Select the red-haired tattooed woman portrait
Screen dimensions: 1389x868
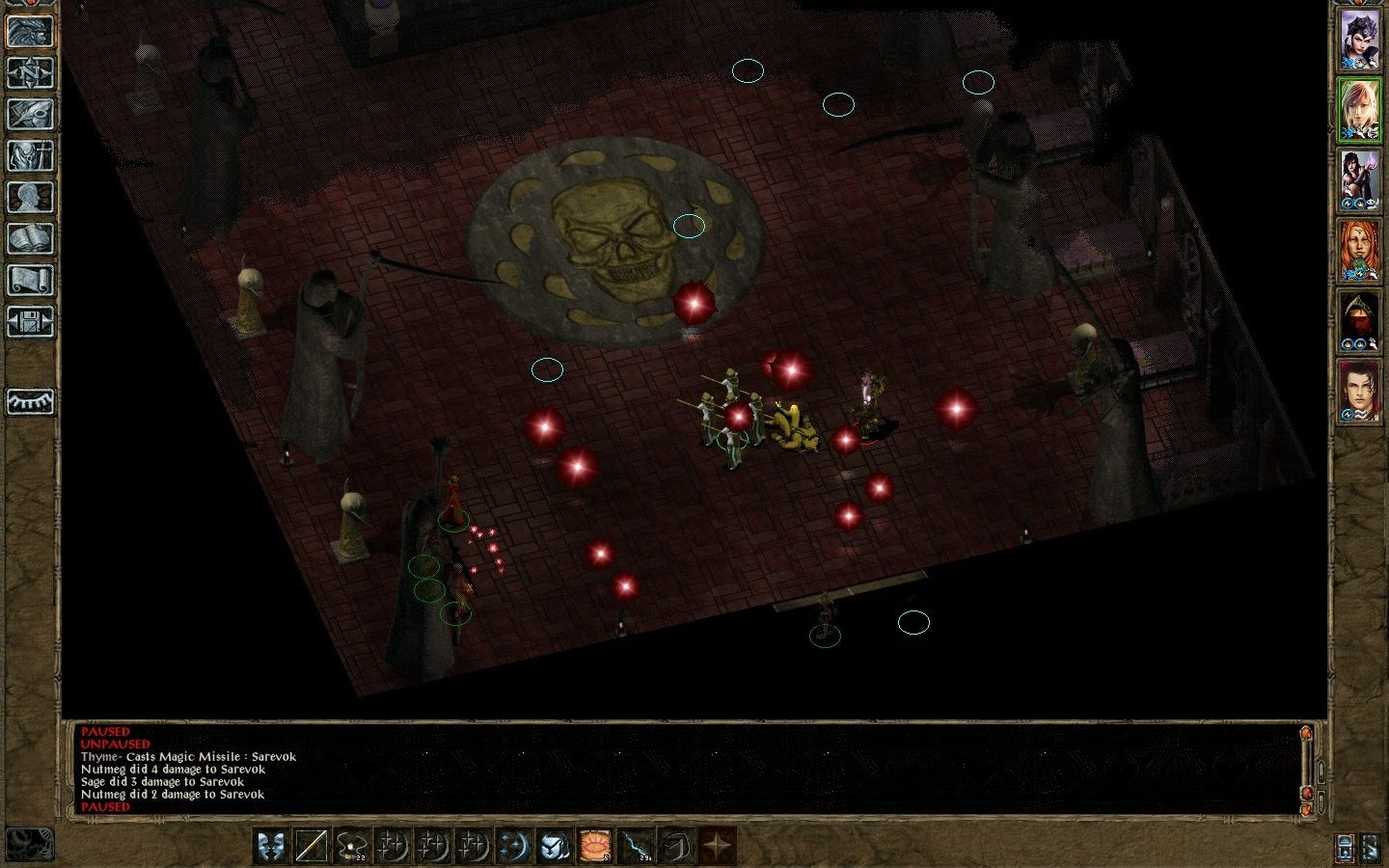[x=1360, y=251]
